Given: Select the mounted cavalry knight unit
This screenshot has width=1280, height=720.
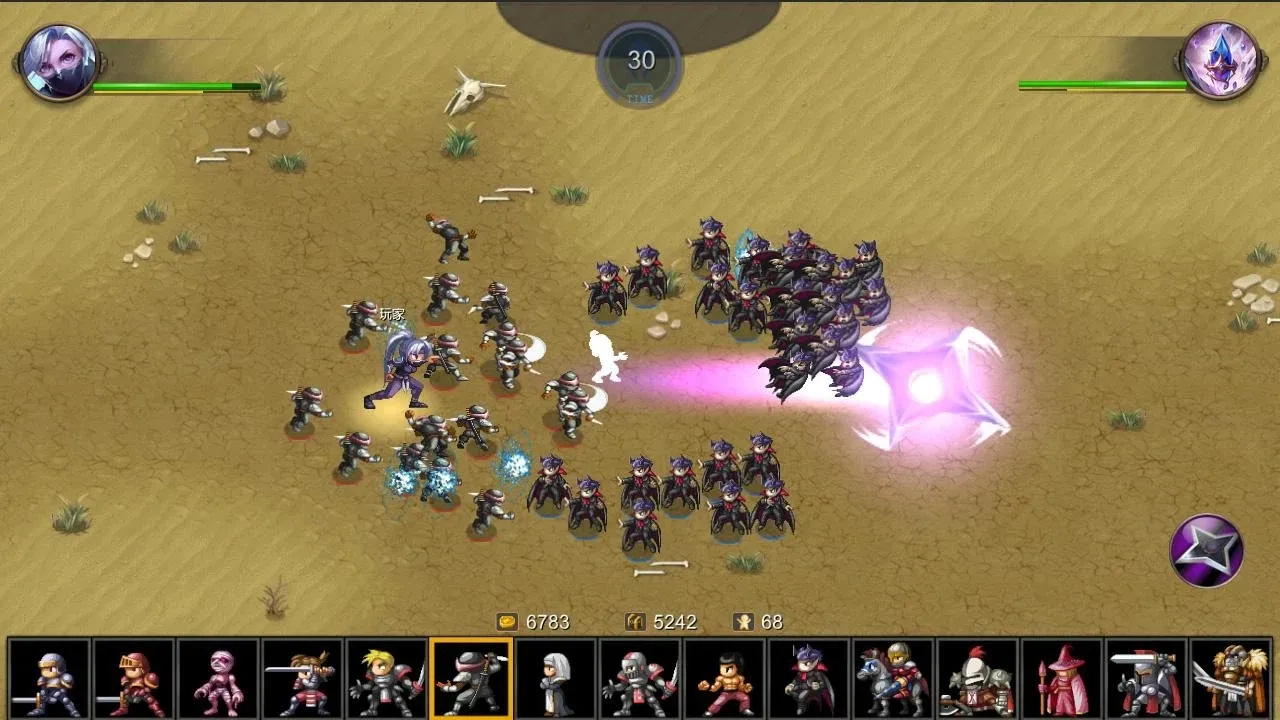Looking at the screenshot, I should coord(893,679).
